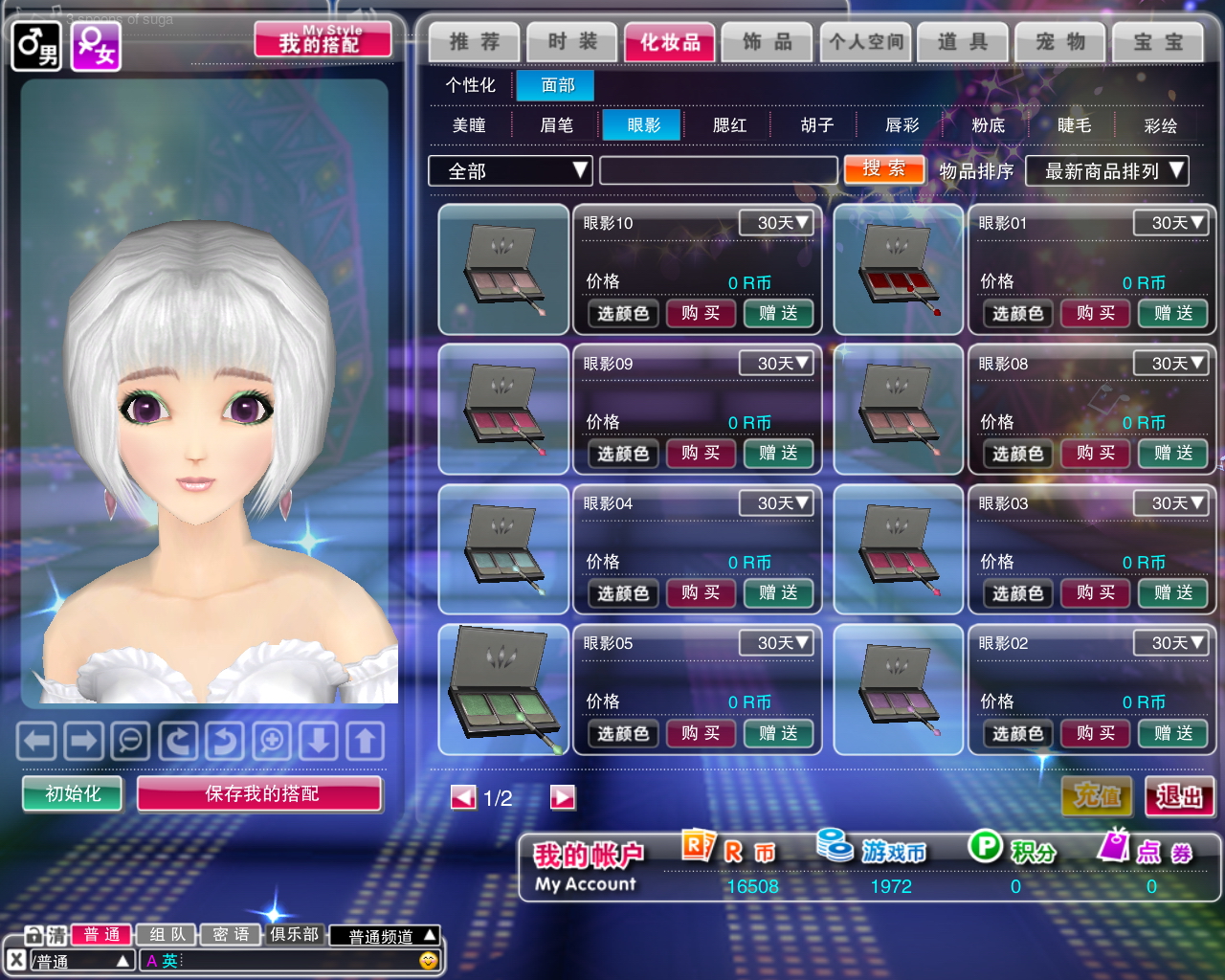Open the 眼影08 30天 duration dropdown
Viewport: 1225px width, 980px height.
coord(1169,364)
